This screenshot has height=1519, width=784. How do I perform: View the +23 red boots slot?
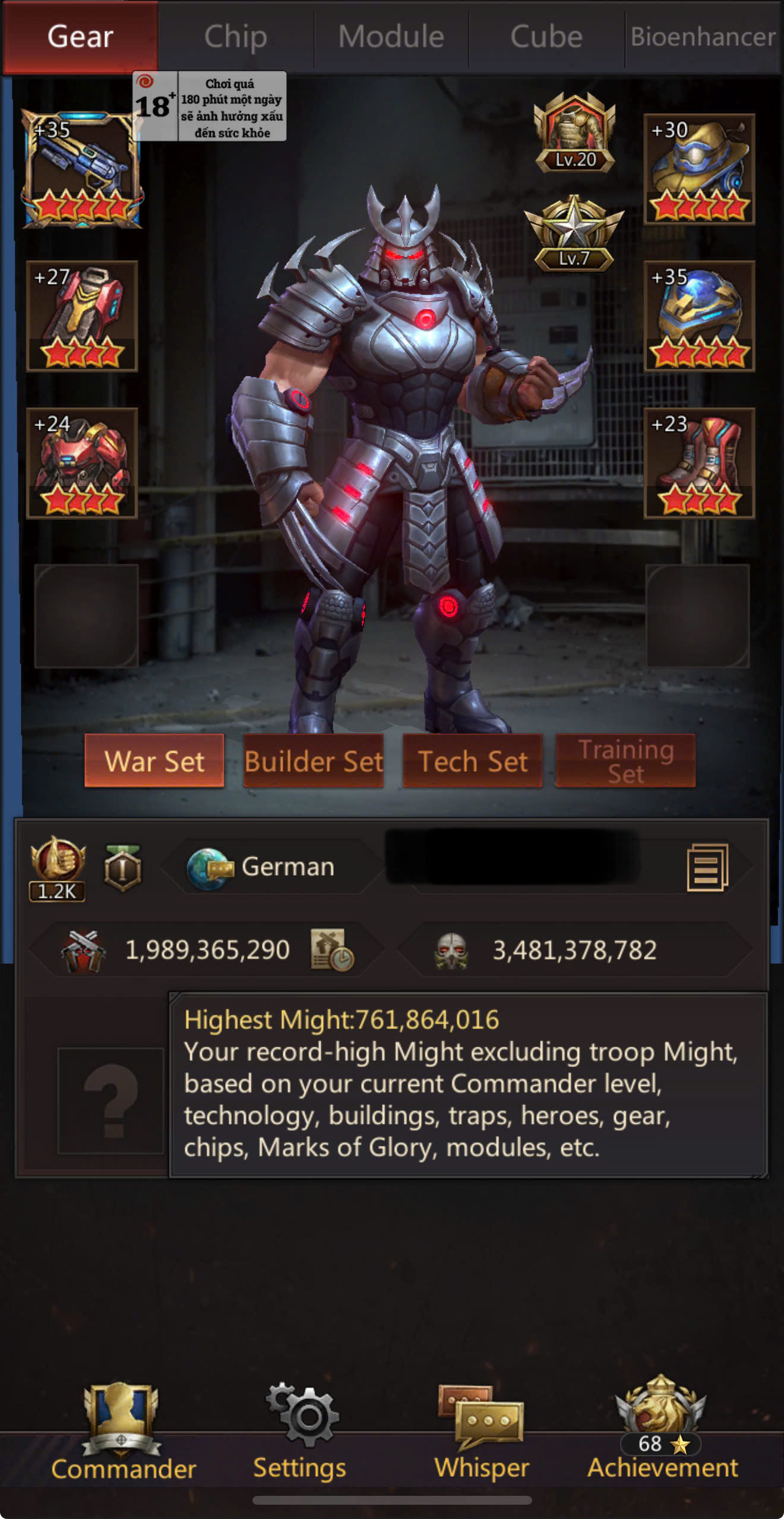(699, 463)
